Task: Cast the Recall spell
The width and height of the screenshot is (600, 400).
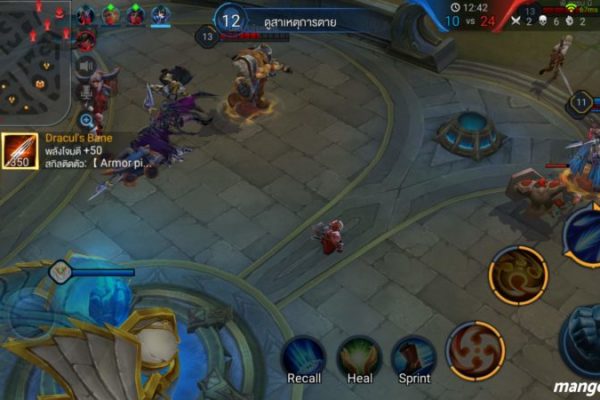Action: tap(303, 357)
